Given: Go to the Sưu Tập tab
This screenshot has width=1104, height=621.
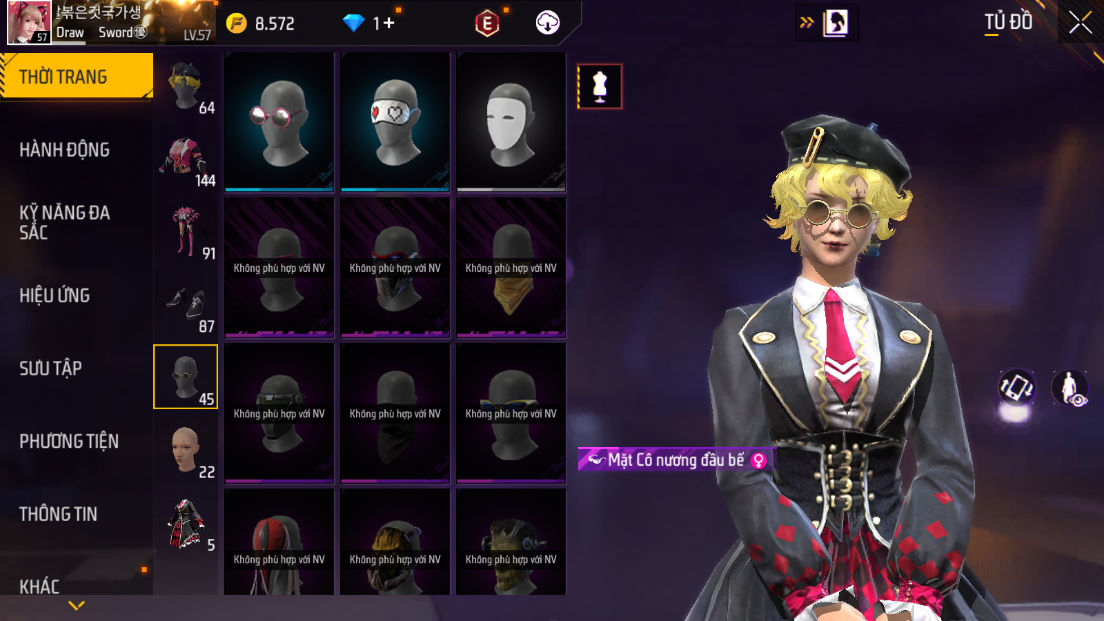Looking at the screenshot, I should point(51,368).
